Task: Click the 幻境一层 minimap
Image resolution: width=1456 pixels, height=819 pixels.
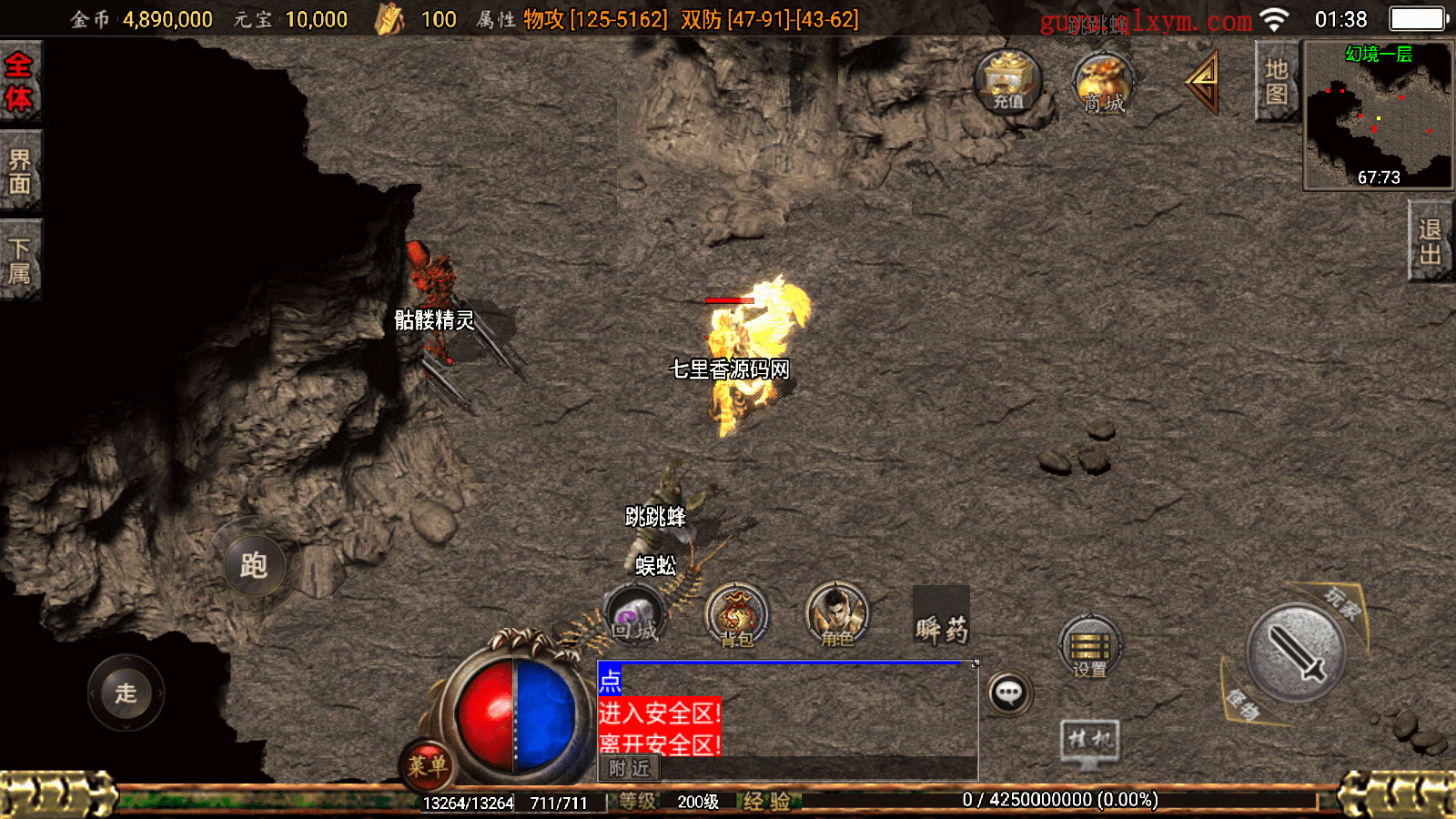Action: click(x=1378, y=116)
